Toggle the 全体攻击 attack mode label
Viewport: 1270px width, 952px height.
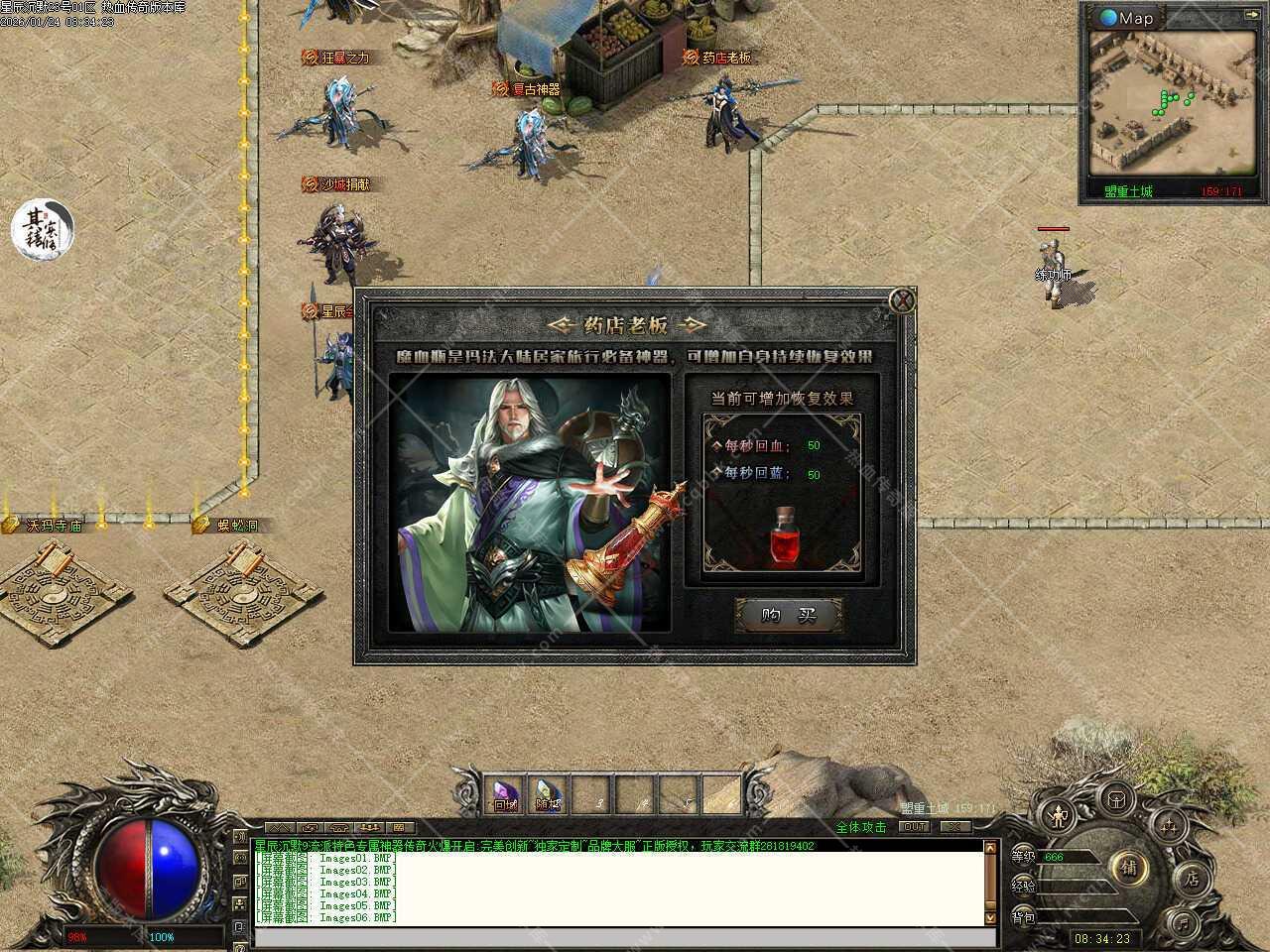point(861,827)
